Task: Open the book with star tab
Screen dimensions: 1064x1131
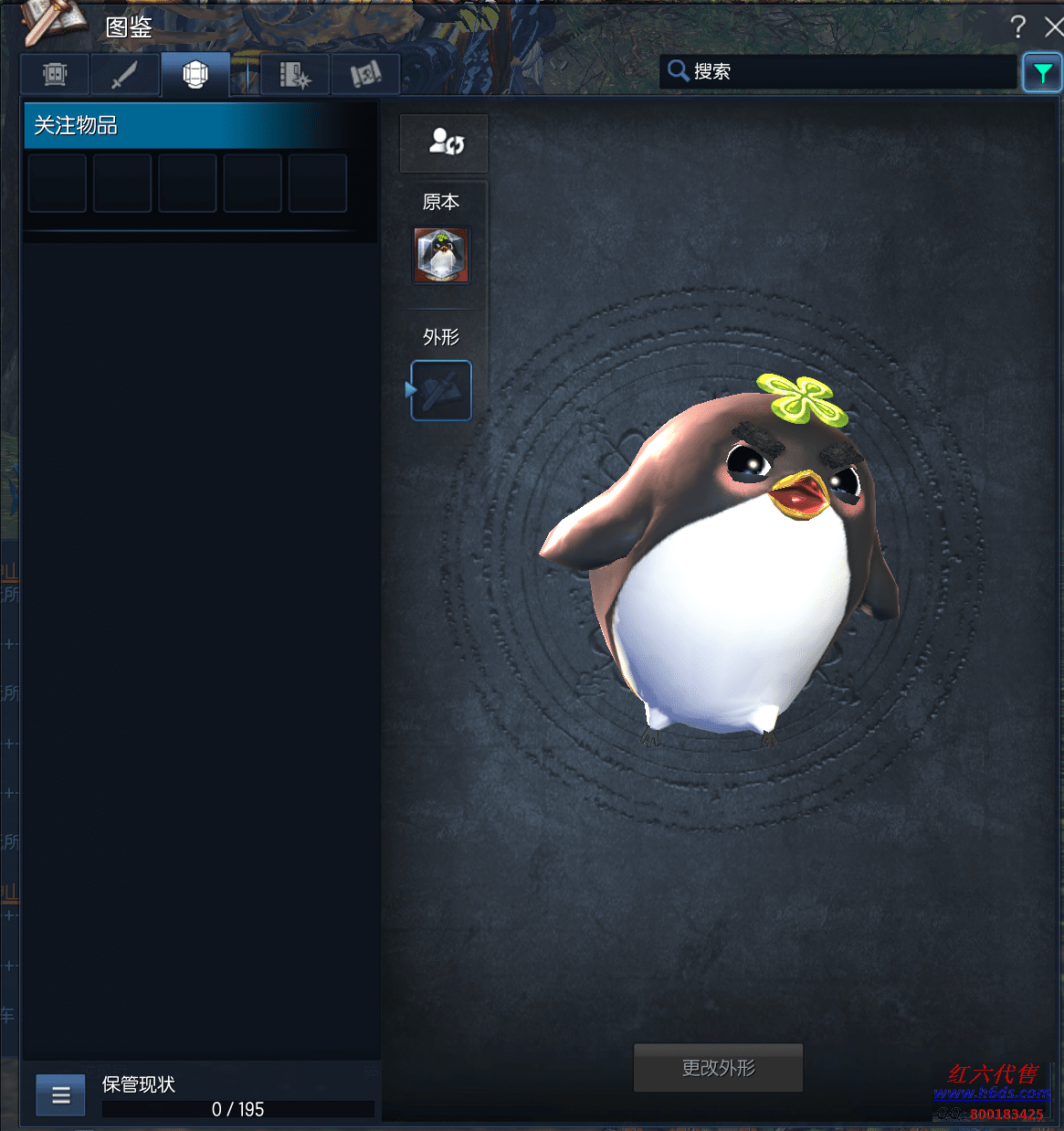Action: click(295, 74)
